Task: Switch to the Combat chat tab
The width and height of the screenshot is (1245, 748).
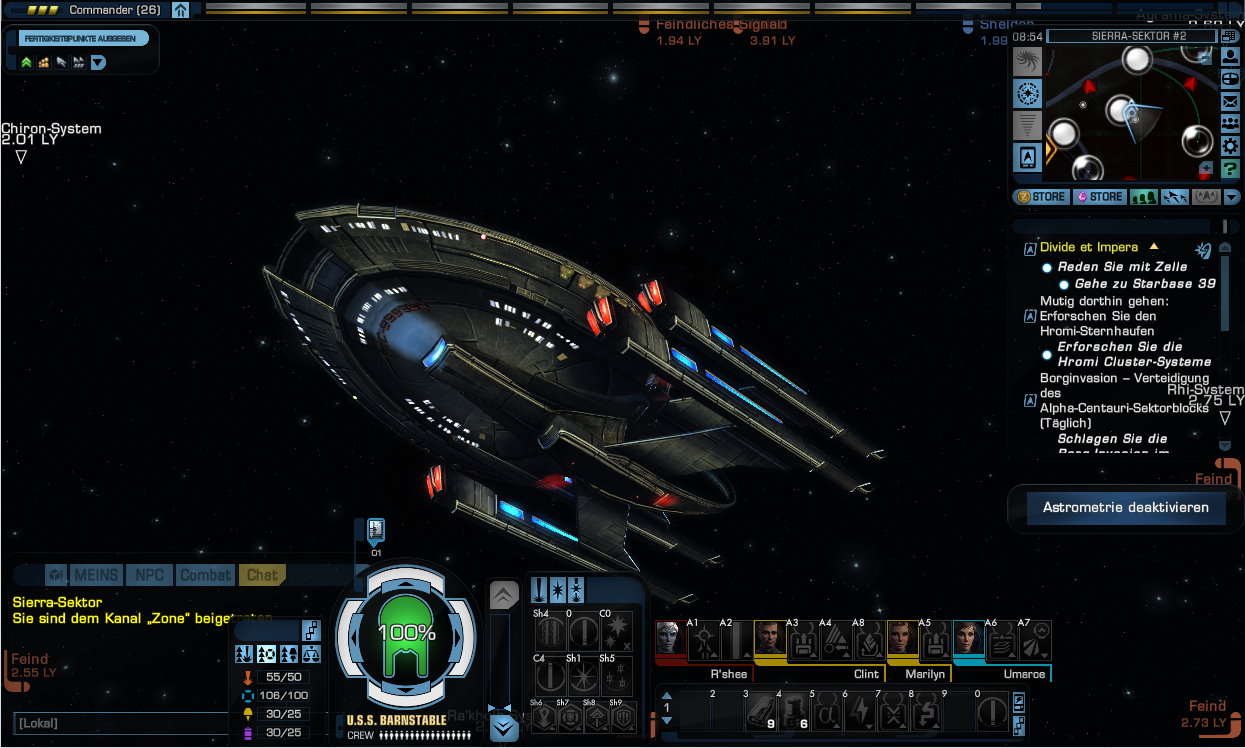Action: 205,575
